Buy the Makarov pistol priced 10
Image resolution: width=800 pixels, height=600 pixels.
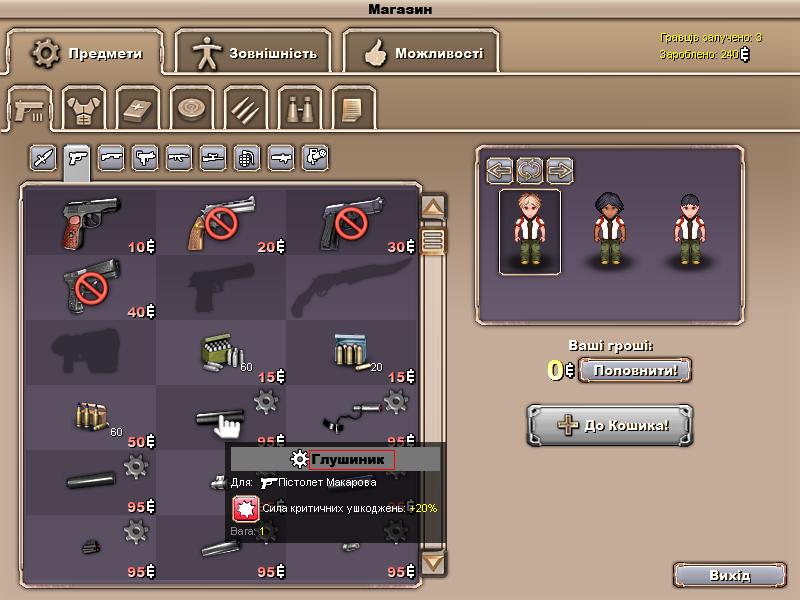point(88,222)
